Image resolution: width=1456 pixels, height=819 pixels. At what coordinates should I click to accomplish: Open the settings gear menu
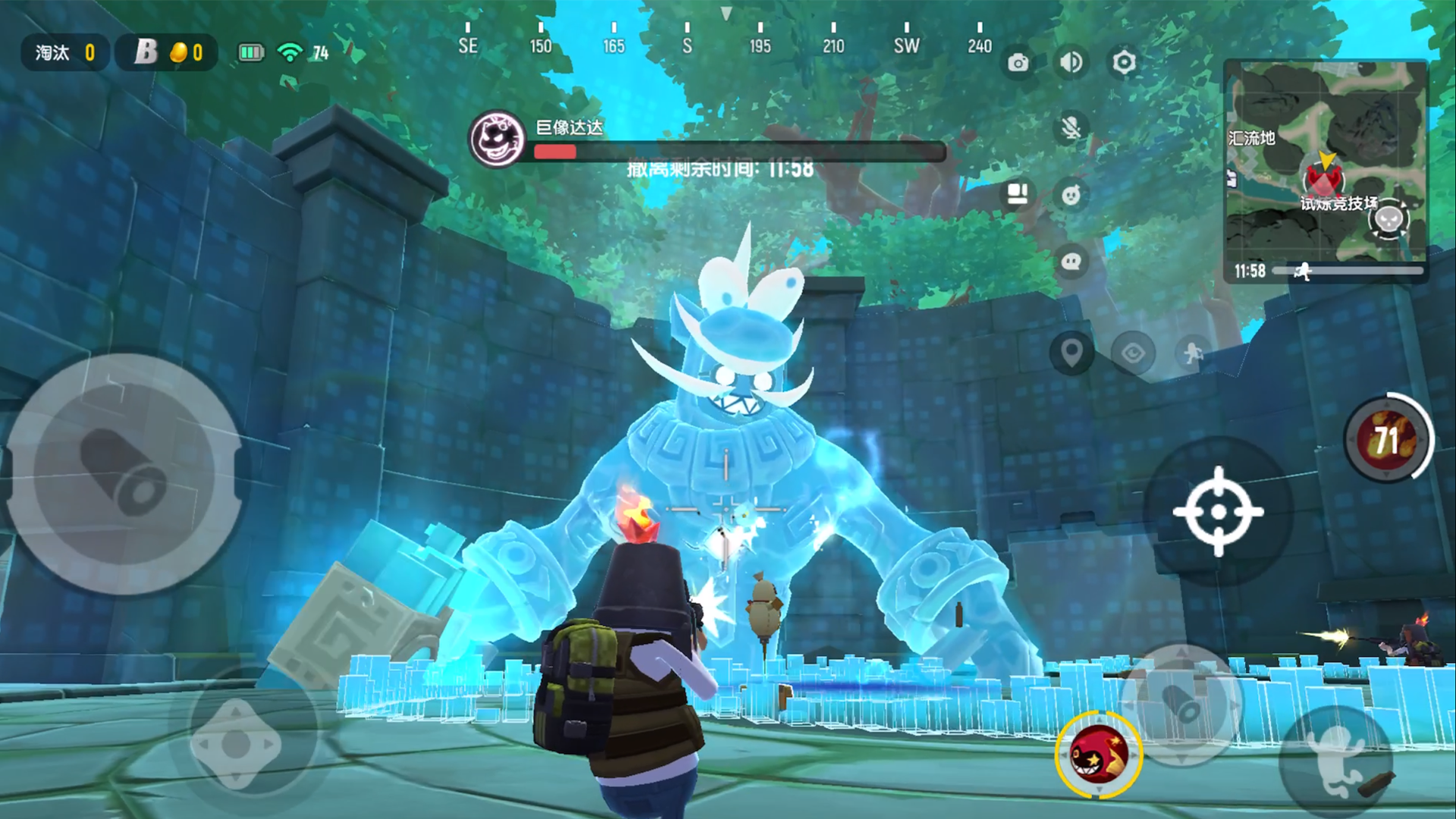point(1124,62)
